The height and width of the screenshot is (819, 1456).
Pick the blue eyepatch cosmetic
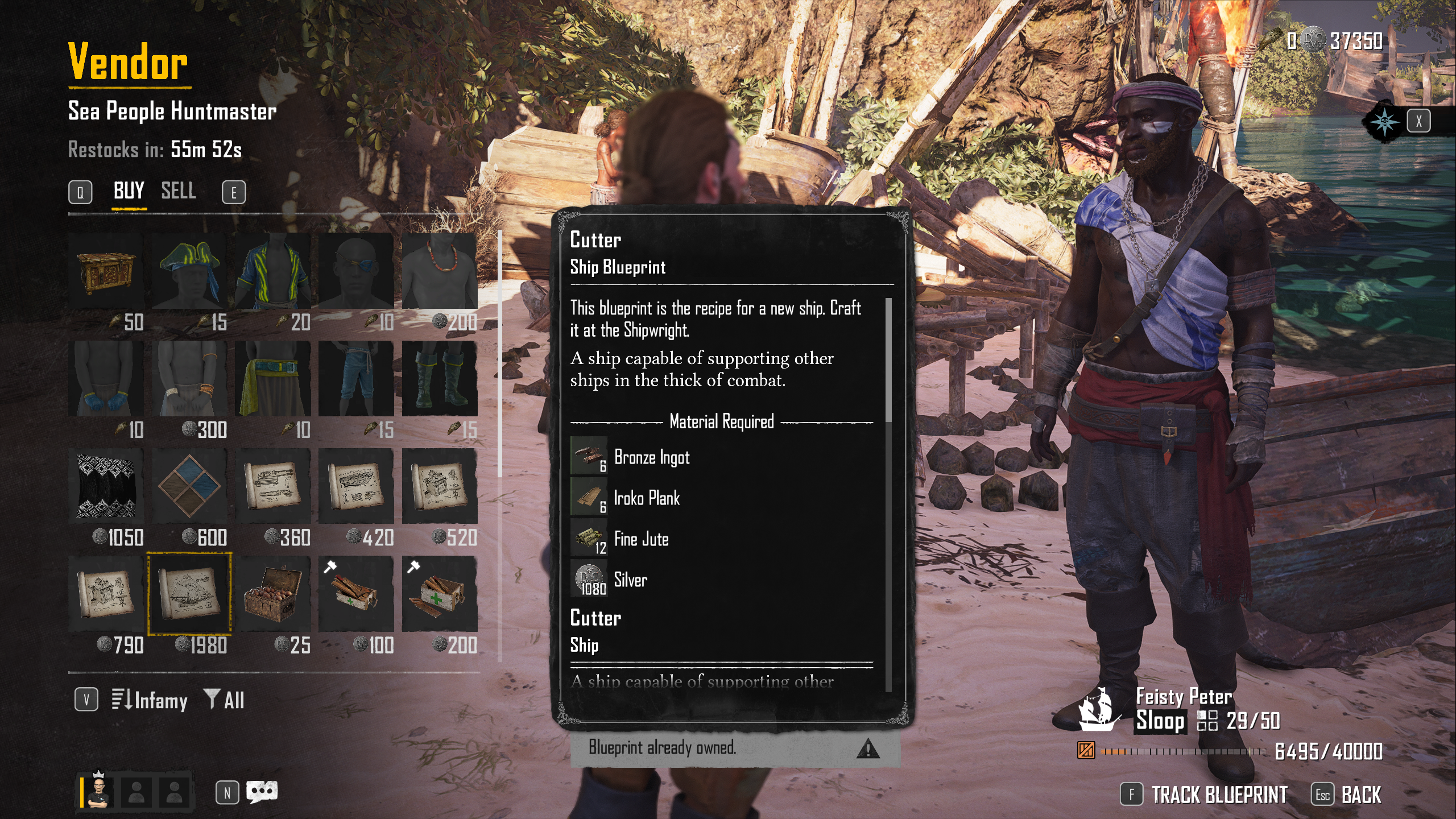(x=356, y=271)
